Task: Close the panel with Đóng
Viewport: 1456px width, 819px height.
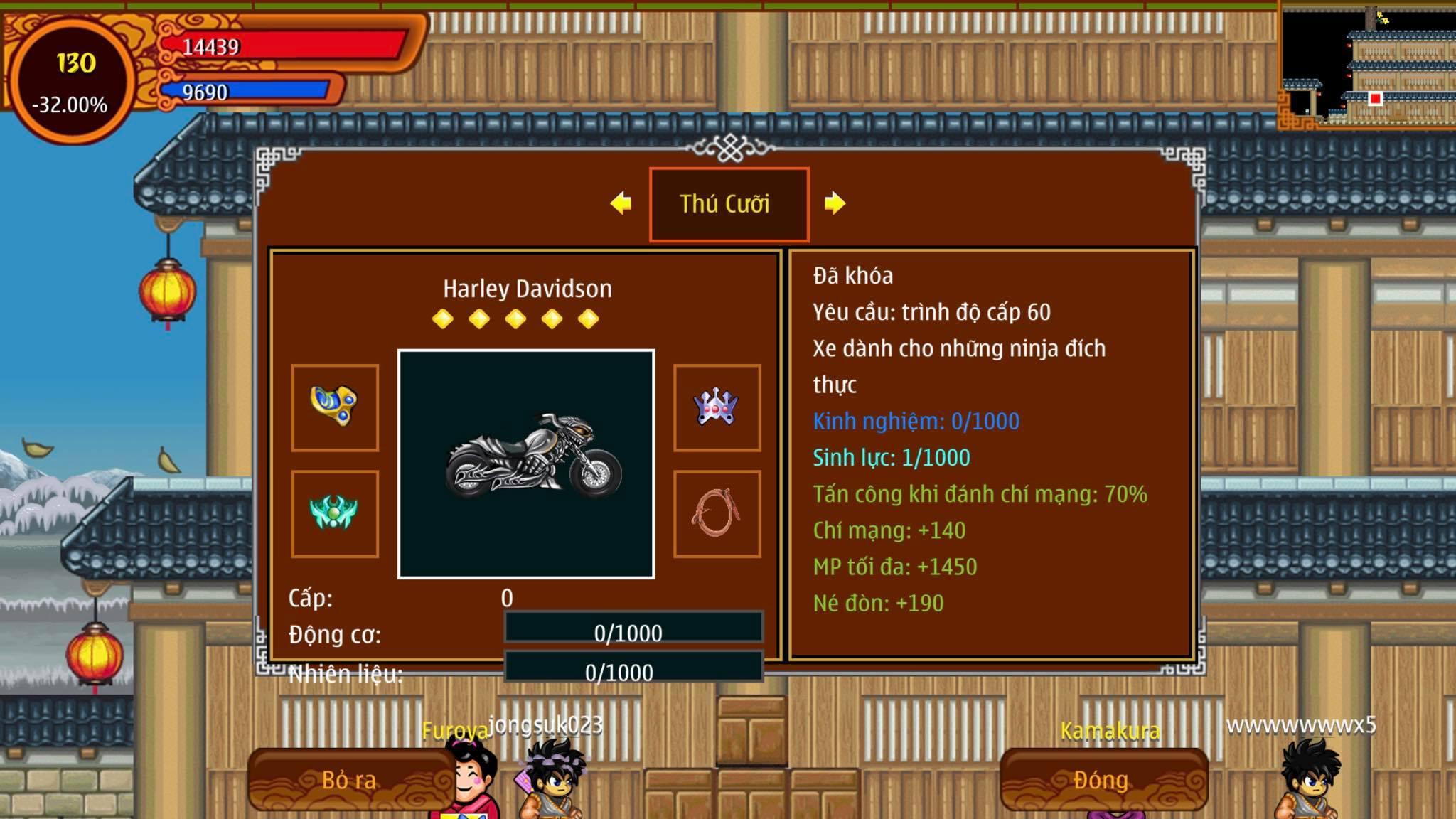Action: point(1103,780)
